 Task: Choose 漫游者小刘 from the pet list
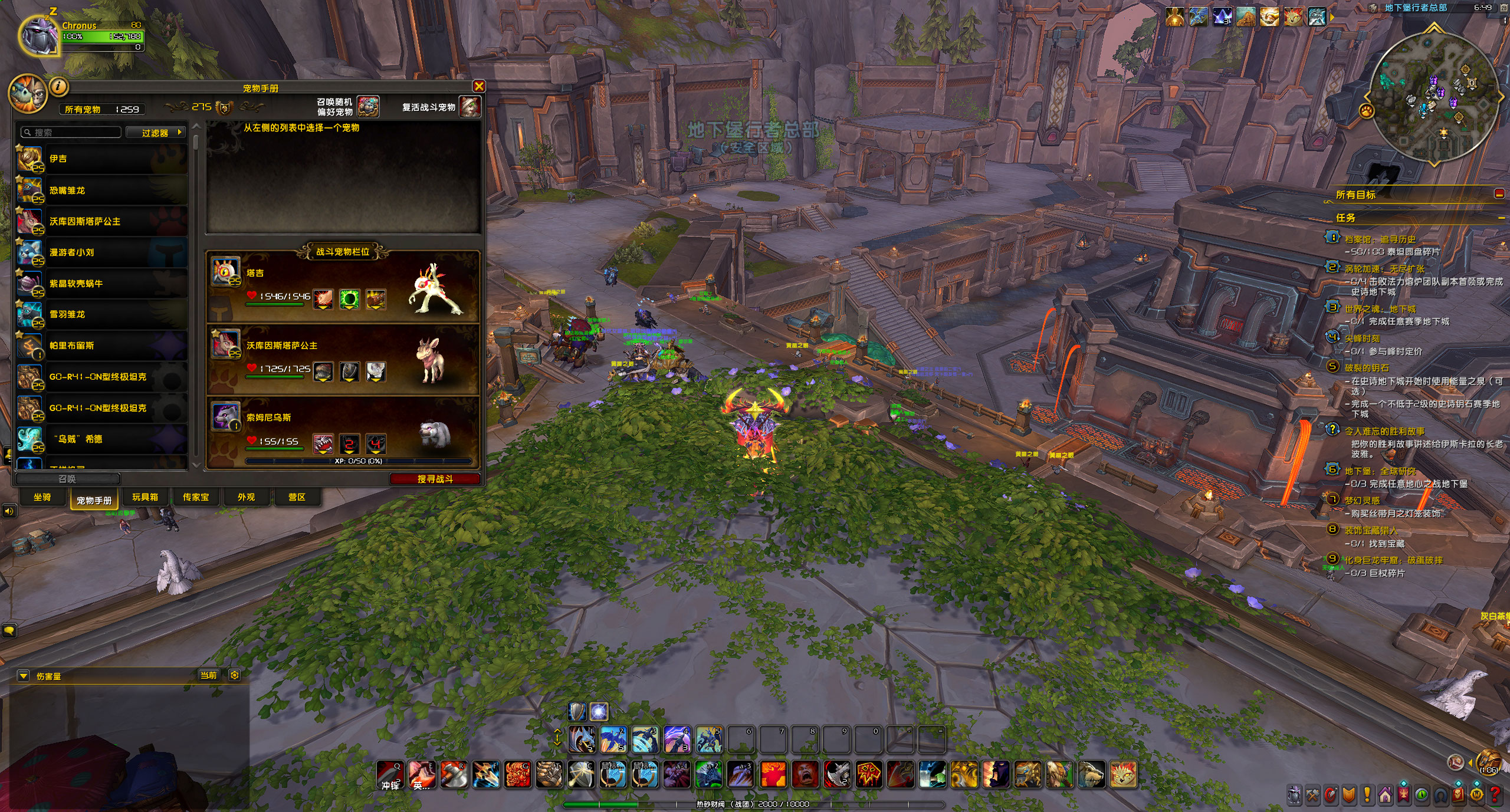(x=101, y=252)
